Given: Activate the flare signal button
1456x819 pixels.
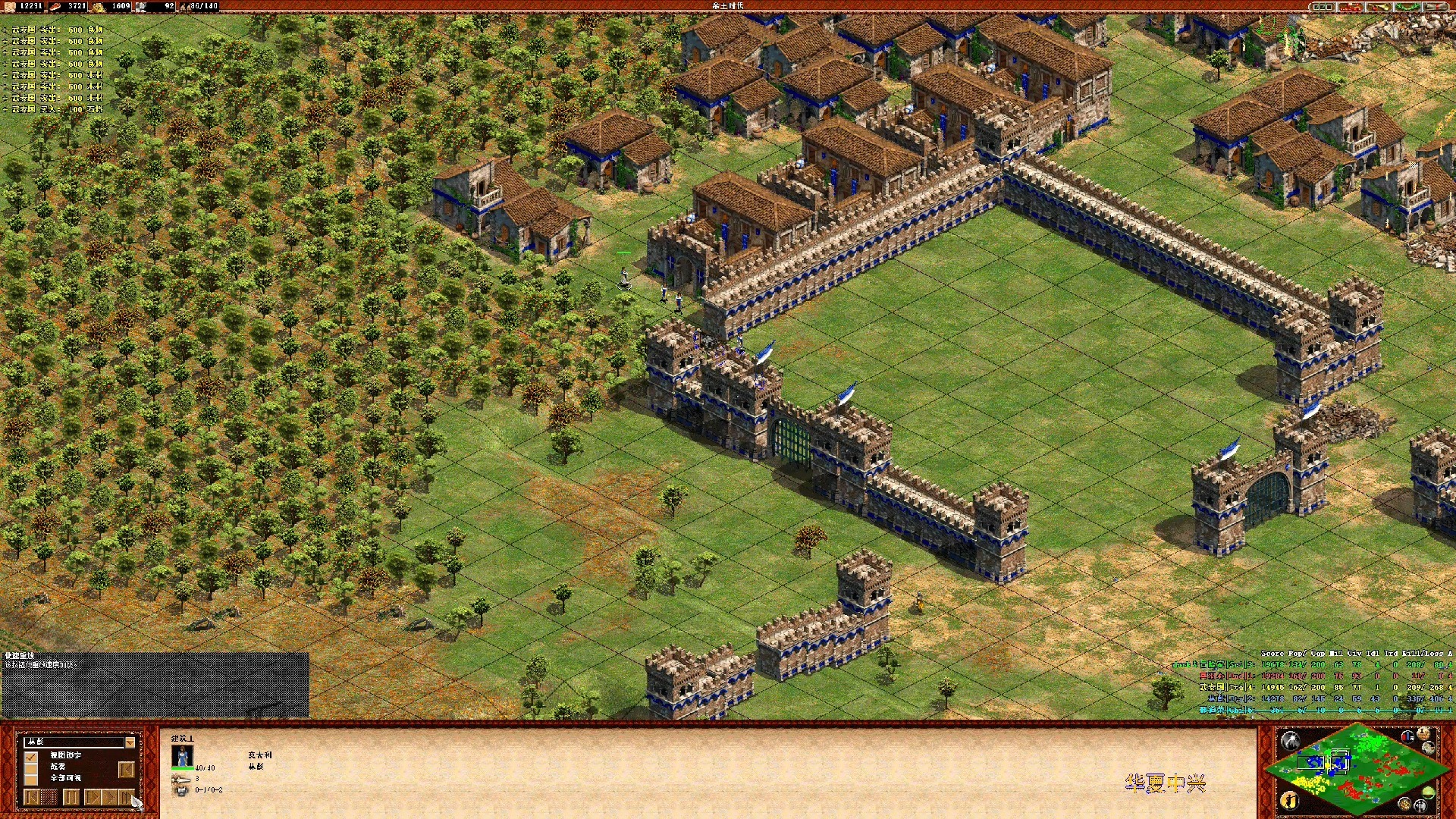Looking at the screenshot, I should coord(1290,741).
